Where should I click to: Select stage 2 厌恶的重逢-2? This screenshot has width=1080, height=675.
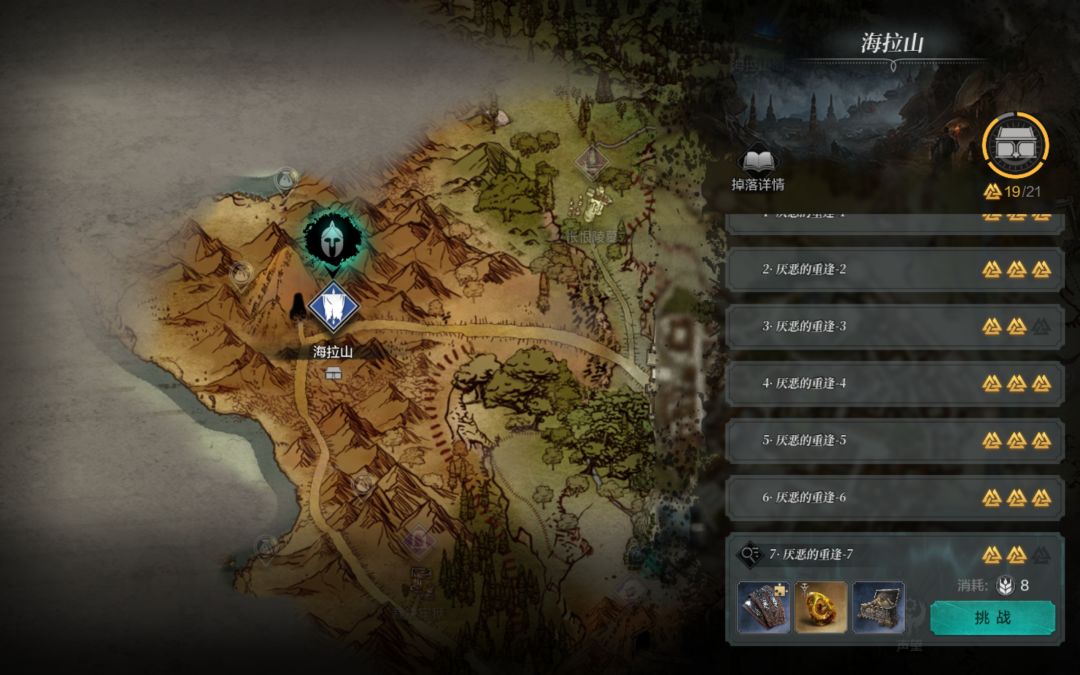892,269
